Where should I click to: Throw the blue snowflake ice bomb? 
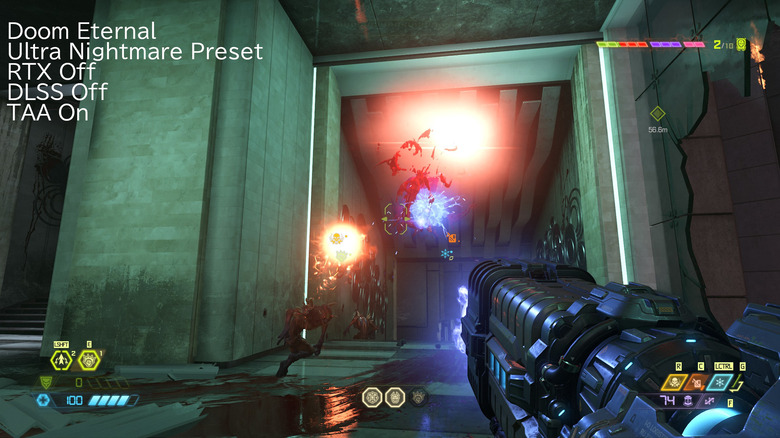(x=720, y=382)
